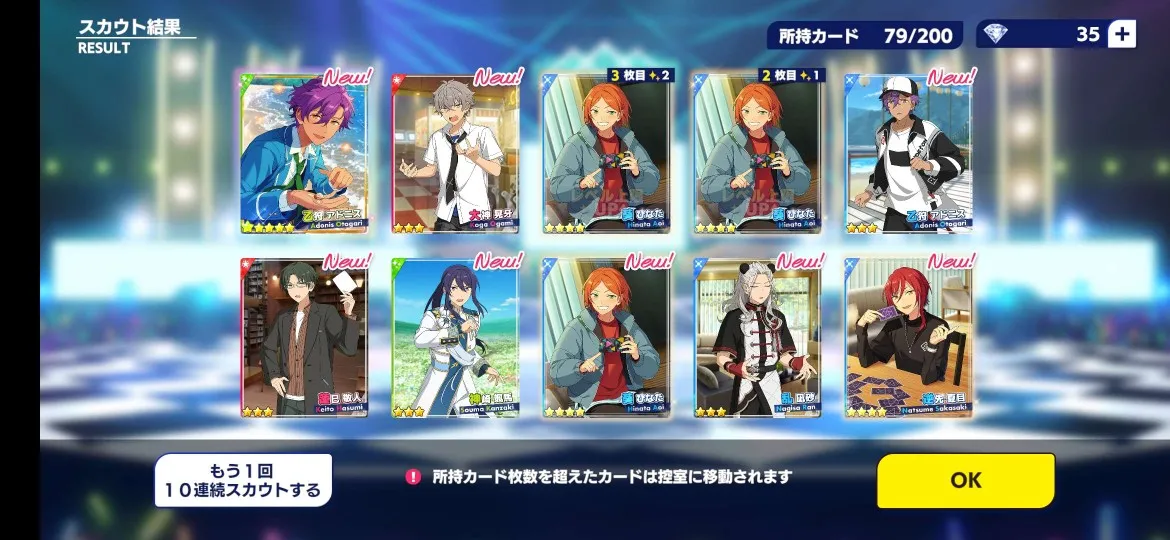Choose the three-star Adonis Otogari card with cap
The image size is (1170, 540).
(x=909, y=153)
